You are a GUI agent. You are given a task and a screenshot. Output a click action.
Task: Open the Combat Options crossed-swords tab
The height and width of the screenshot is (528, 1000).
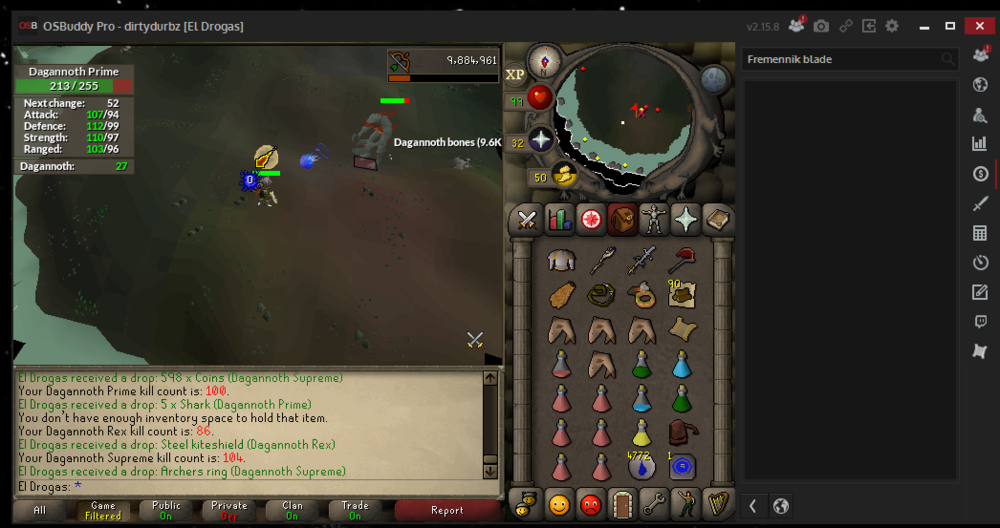(x=528, y=219)
